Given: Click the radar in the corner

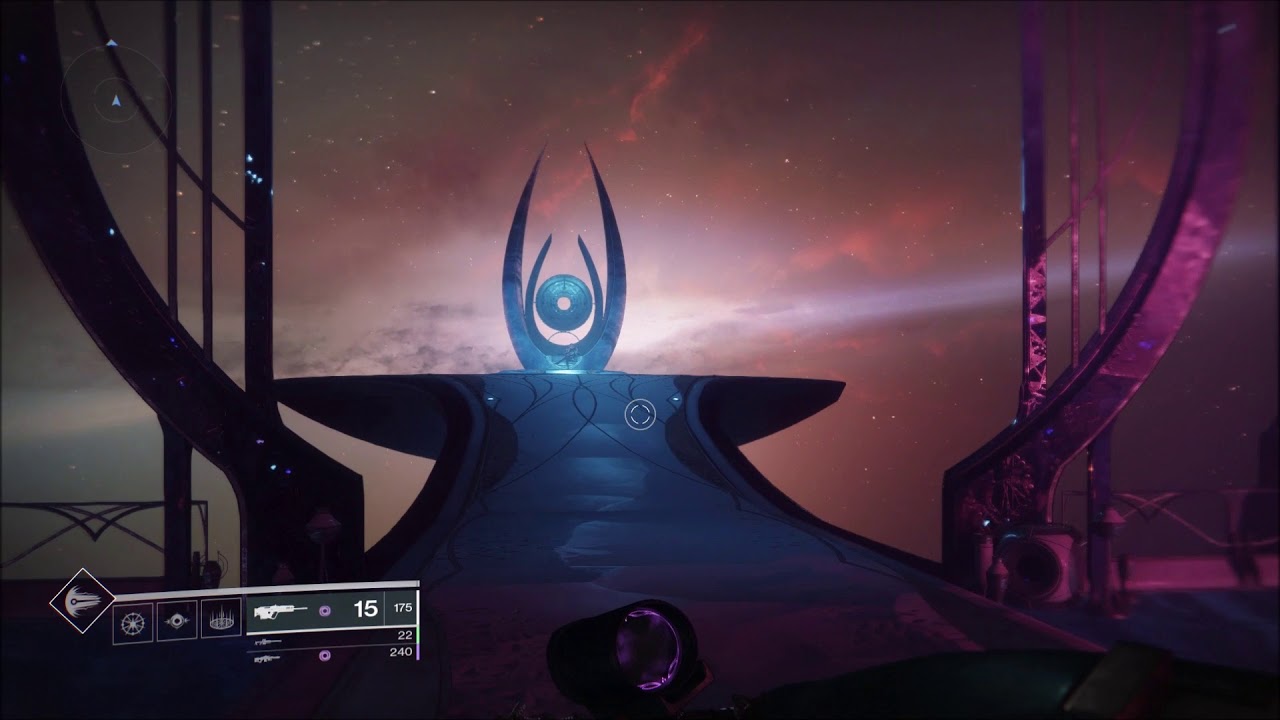Looking at the screenshot, I should point(116,101).
